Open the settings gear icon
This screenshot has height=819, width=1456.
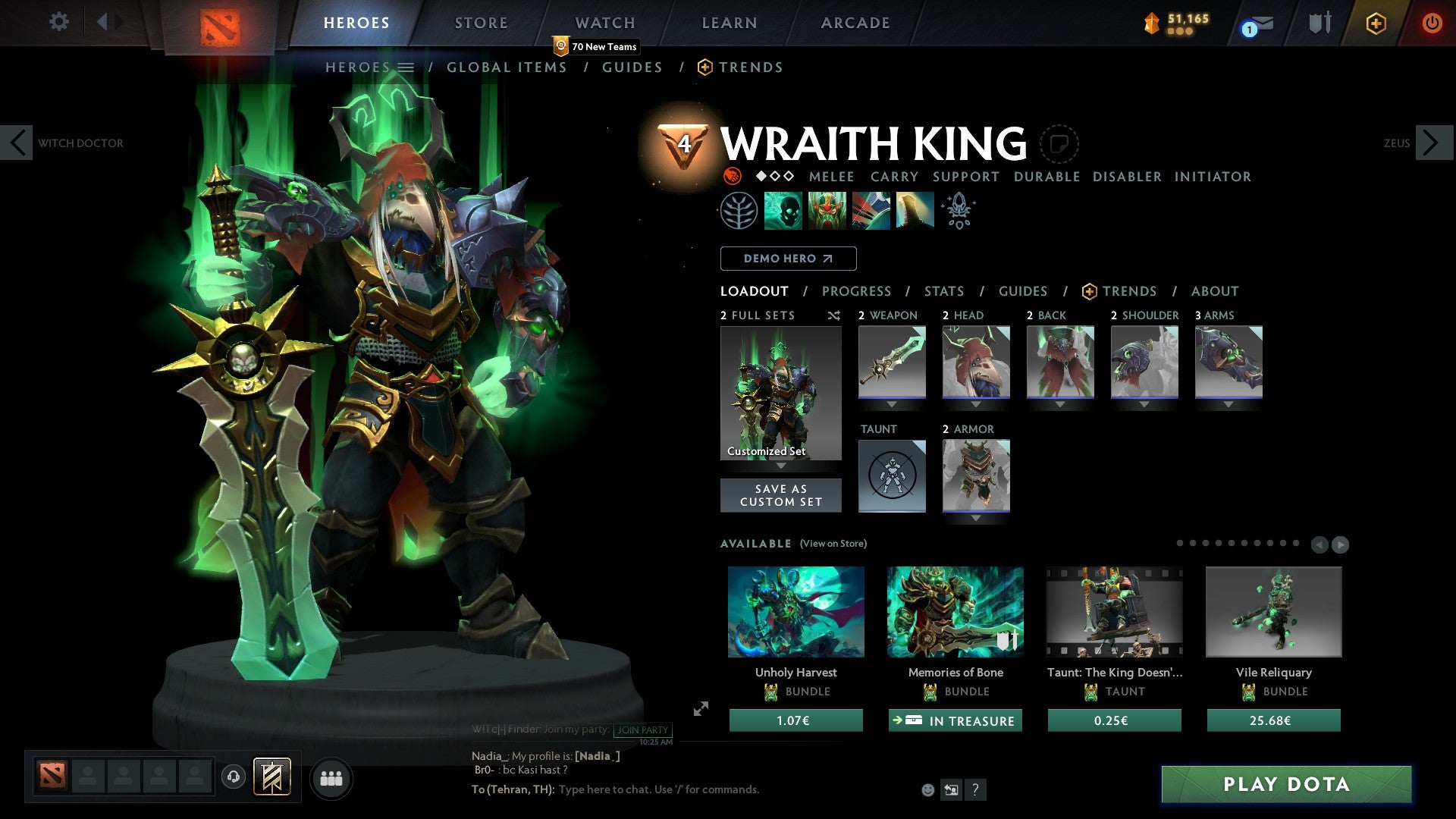coord(59,22)
